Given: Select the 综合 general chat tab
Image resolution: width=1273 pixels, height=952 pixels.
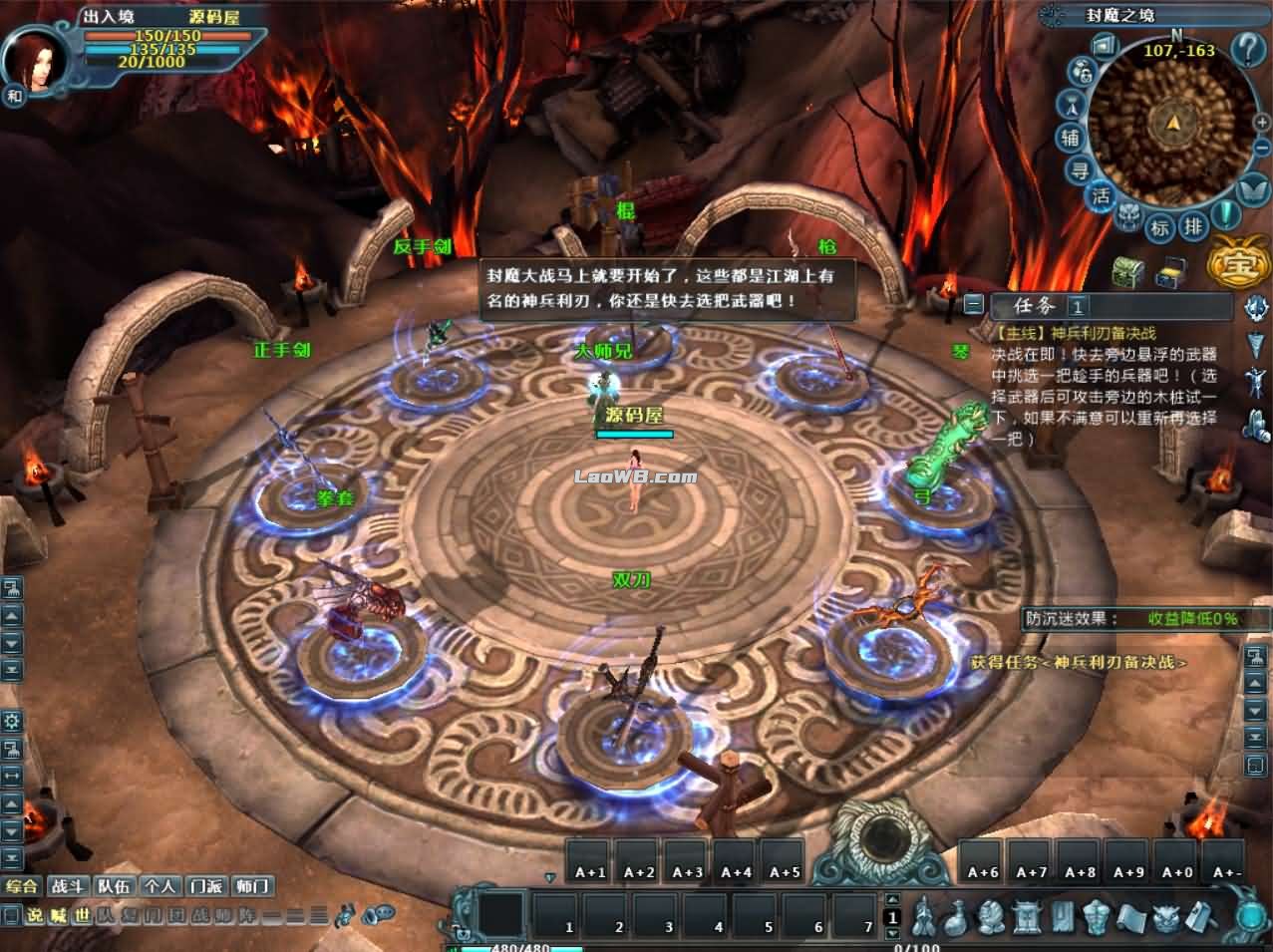Looking at the screenshot, I should [23, 885].
